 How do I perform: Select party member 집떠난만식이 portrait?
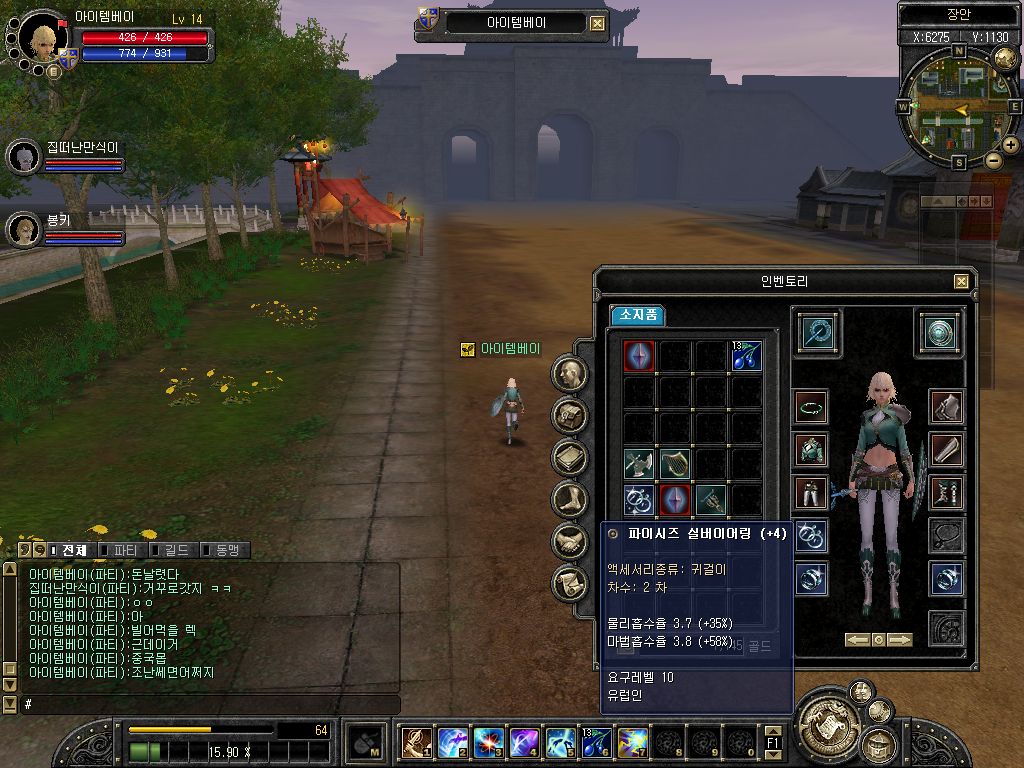(x=23, y=156)
